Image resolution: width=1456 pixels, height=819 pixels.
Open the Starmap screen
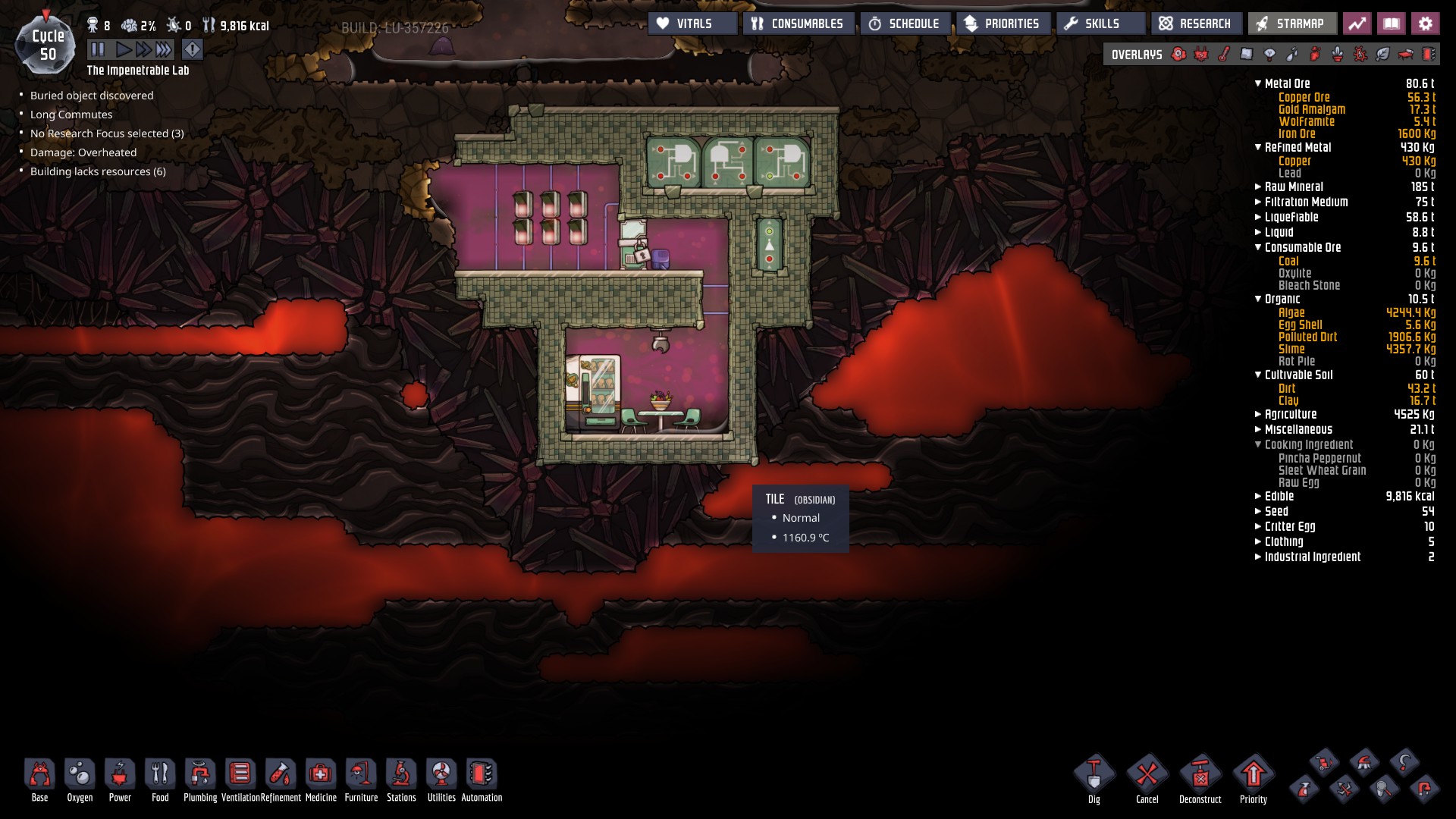point(1291,24)
